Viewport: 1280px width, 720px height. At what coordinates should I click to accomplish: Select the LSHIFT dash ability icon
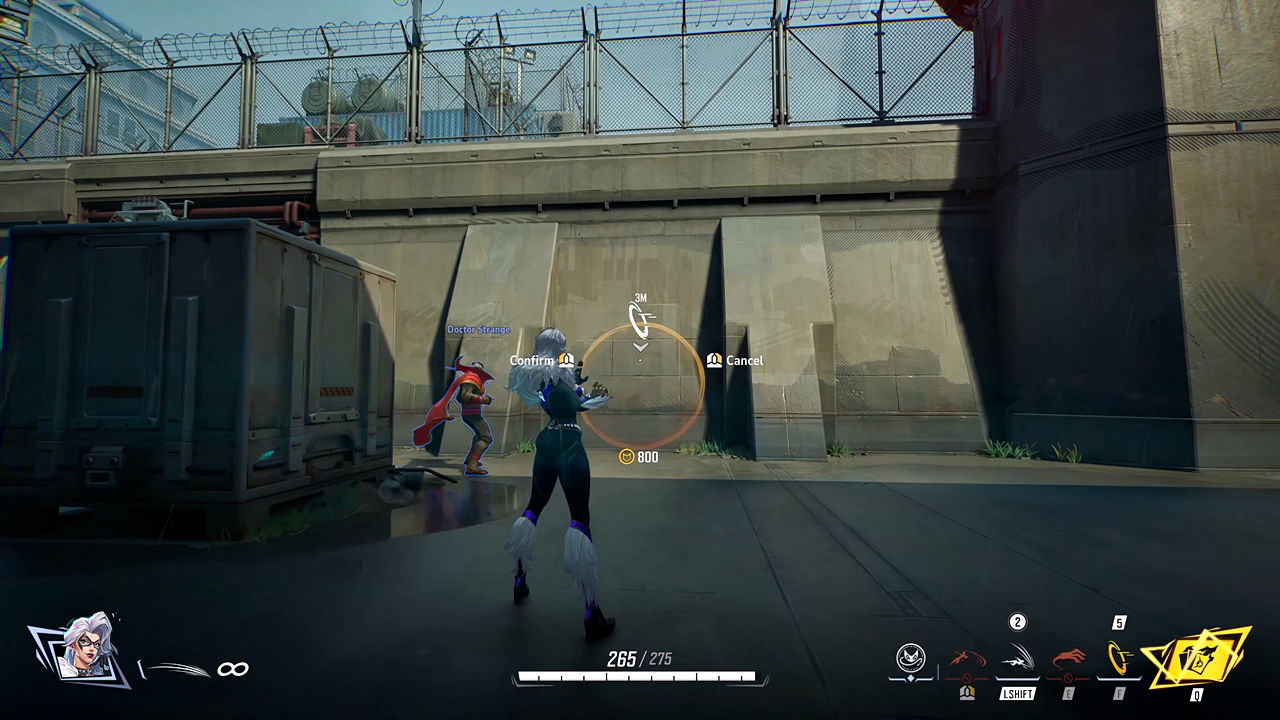1018,655
